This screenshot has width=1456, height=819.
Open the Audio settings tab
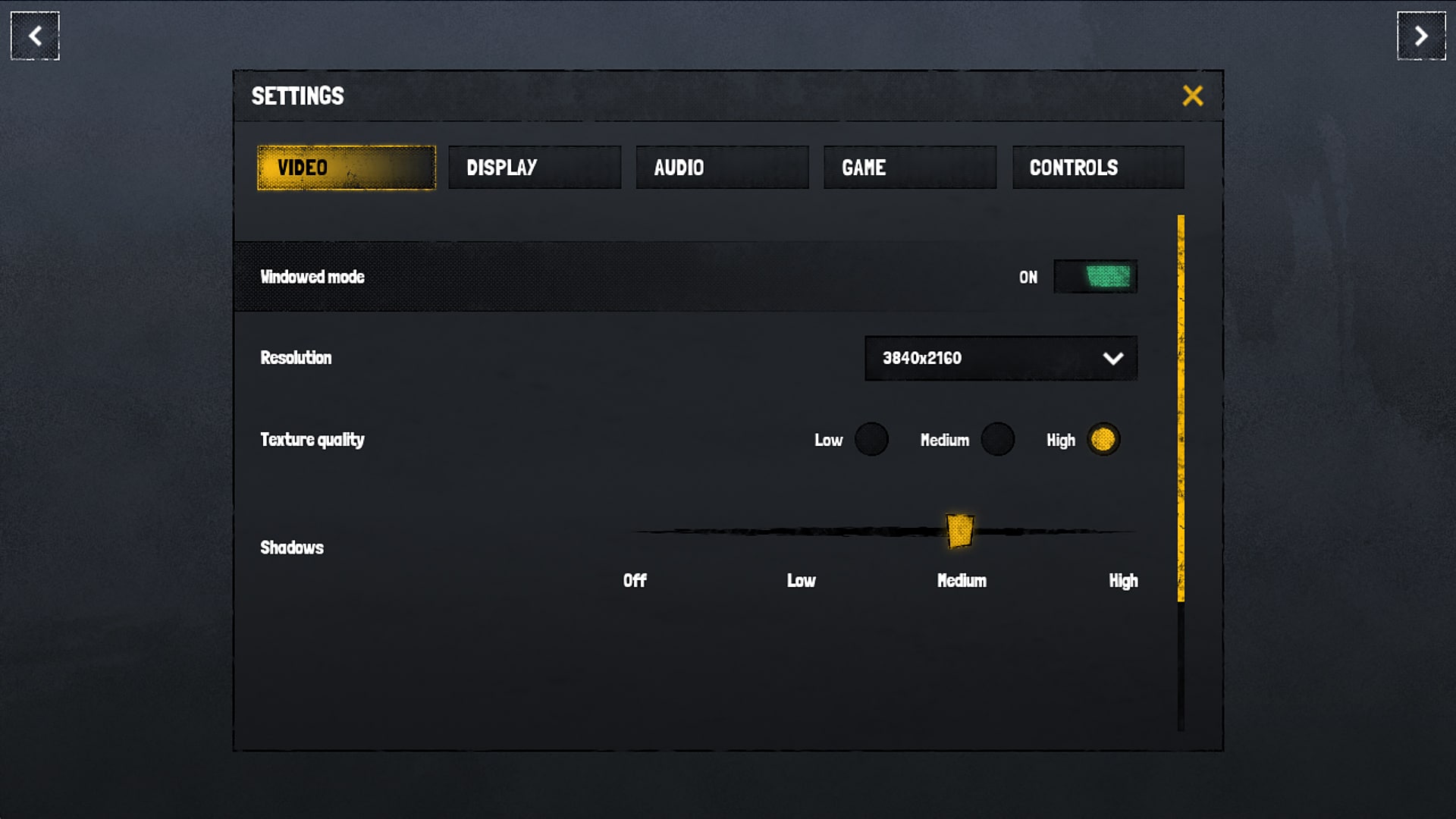[721, 167]
